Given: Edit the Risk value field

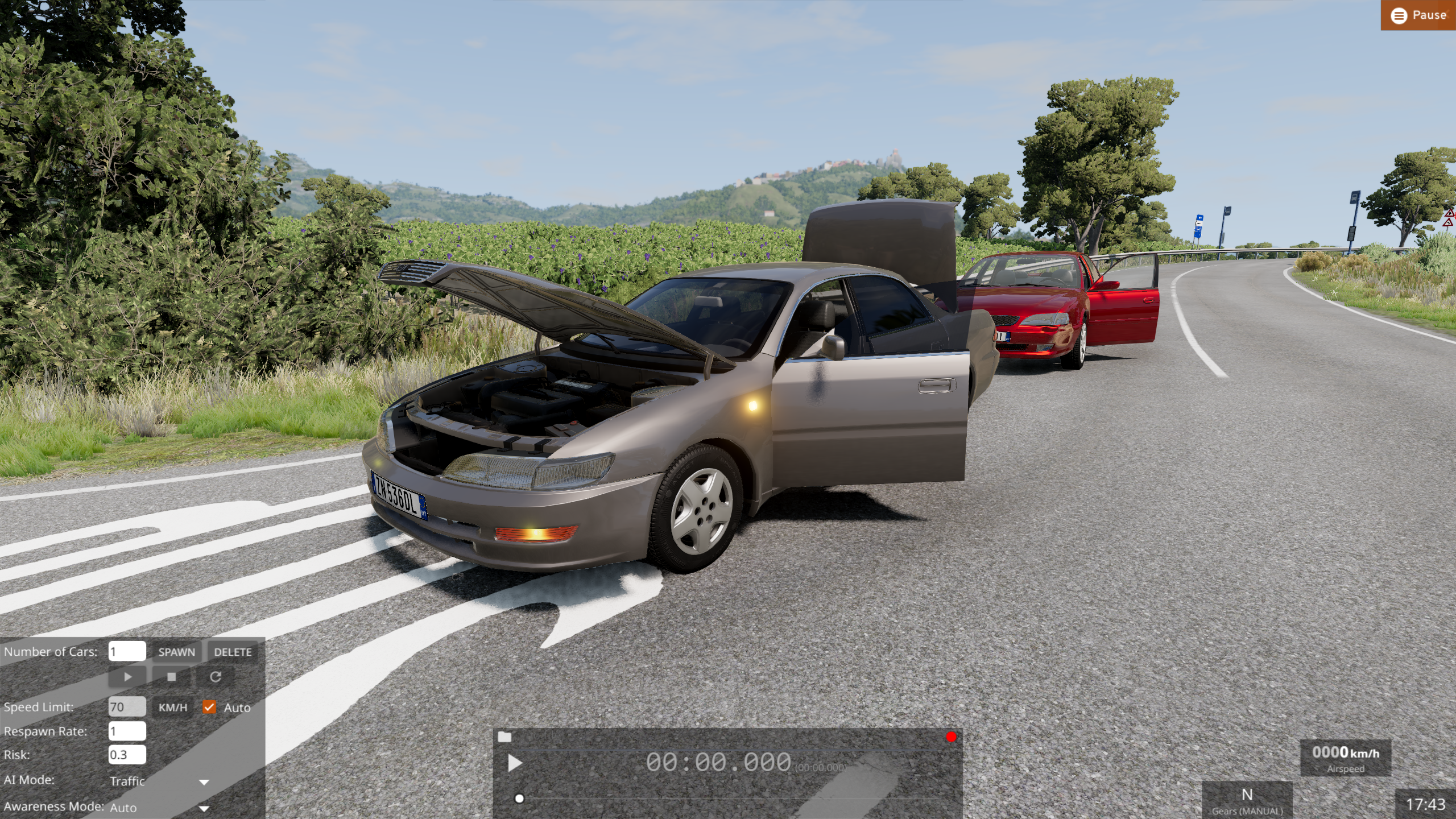Looking at the screenshot, I should coord(127,755).
